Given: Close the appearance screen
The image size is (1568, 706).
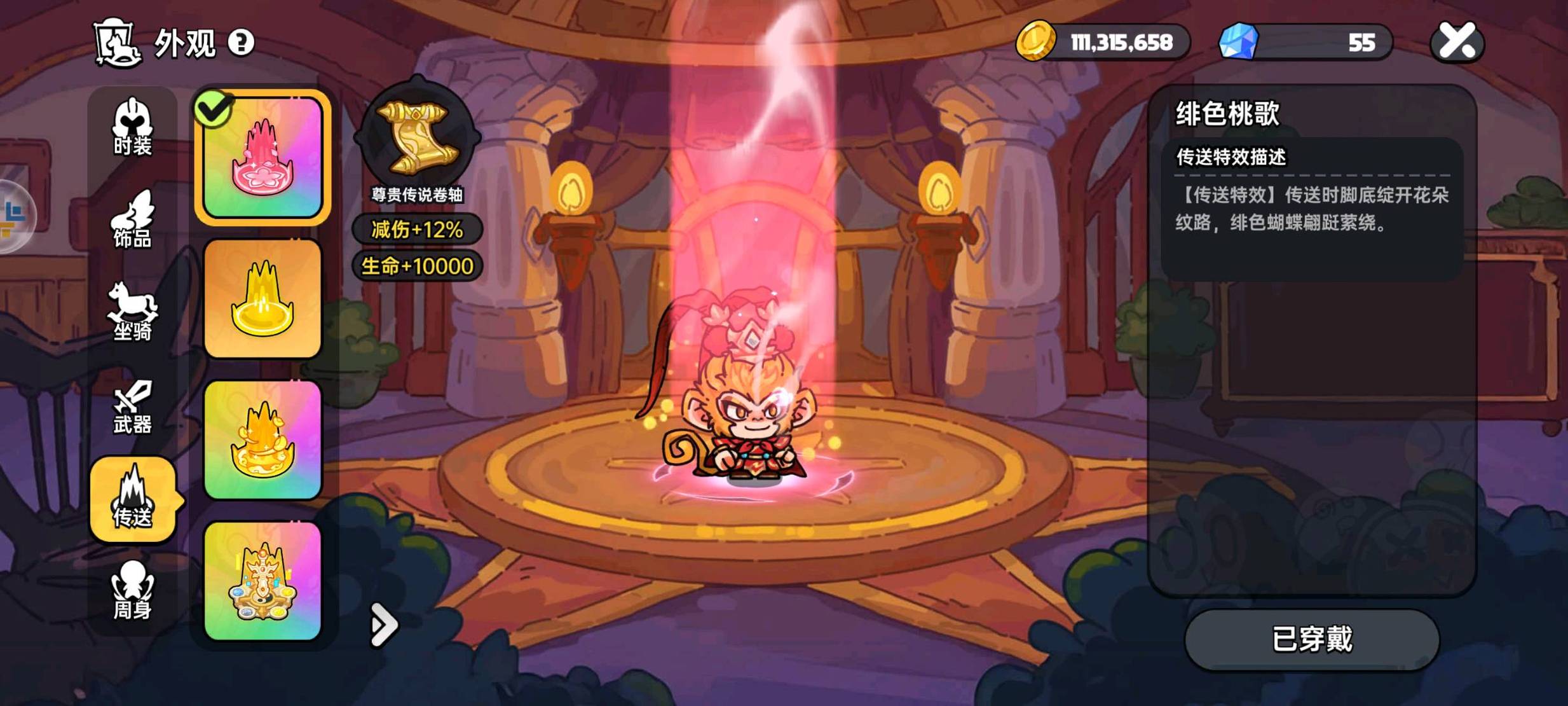Looking at the screenshot, I should [x=1457, y=42].
